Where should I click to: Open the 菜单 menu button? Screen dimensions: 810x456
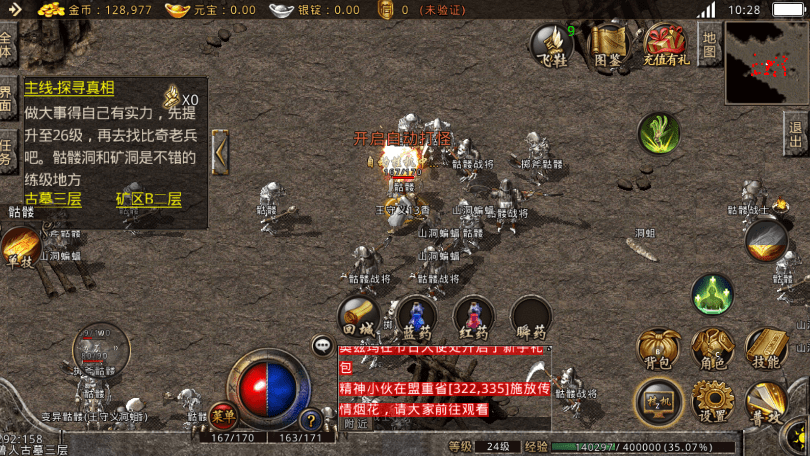pyautogui.click(x=222, y=413)
